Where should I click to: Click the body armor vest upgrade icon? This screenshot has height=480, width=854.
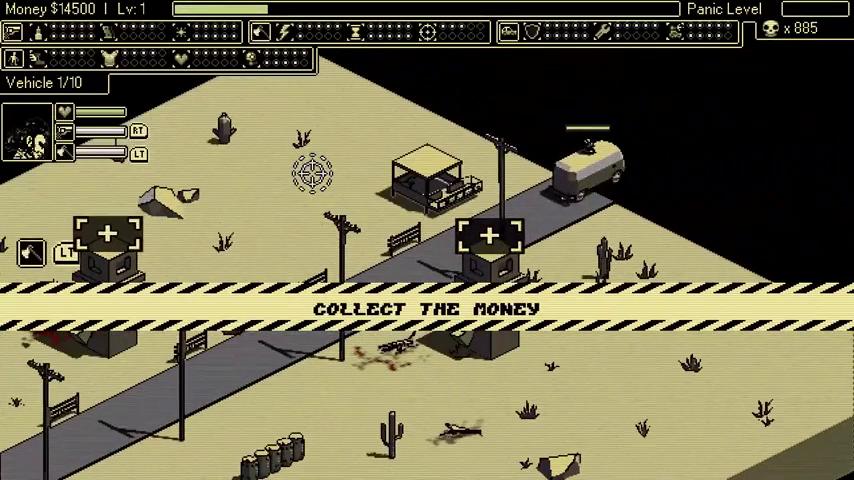coord(110,59)
